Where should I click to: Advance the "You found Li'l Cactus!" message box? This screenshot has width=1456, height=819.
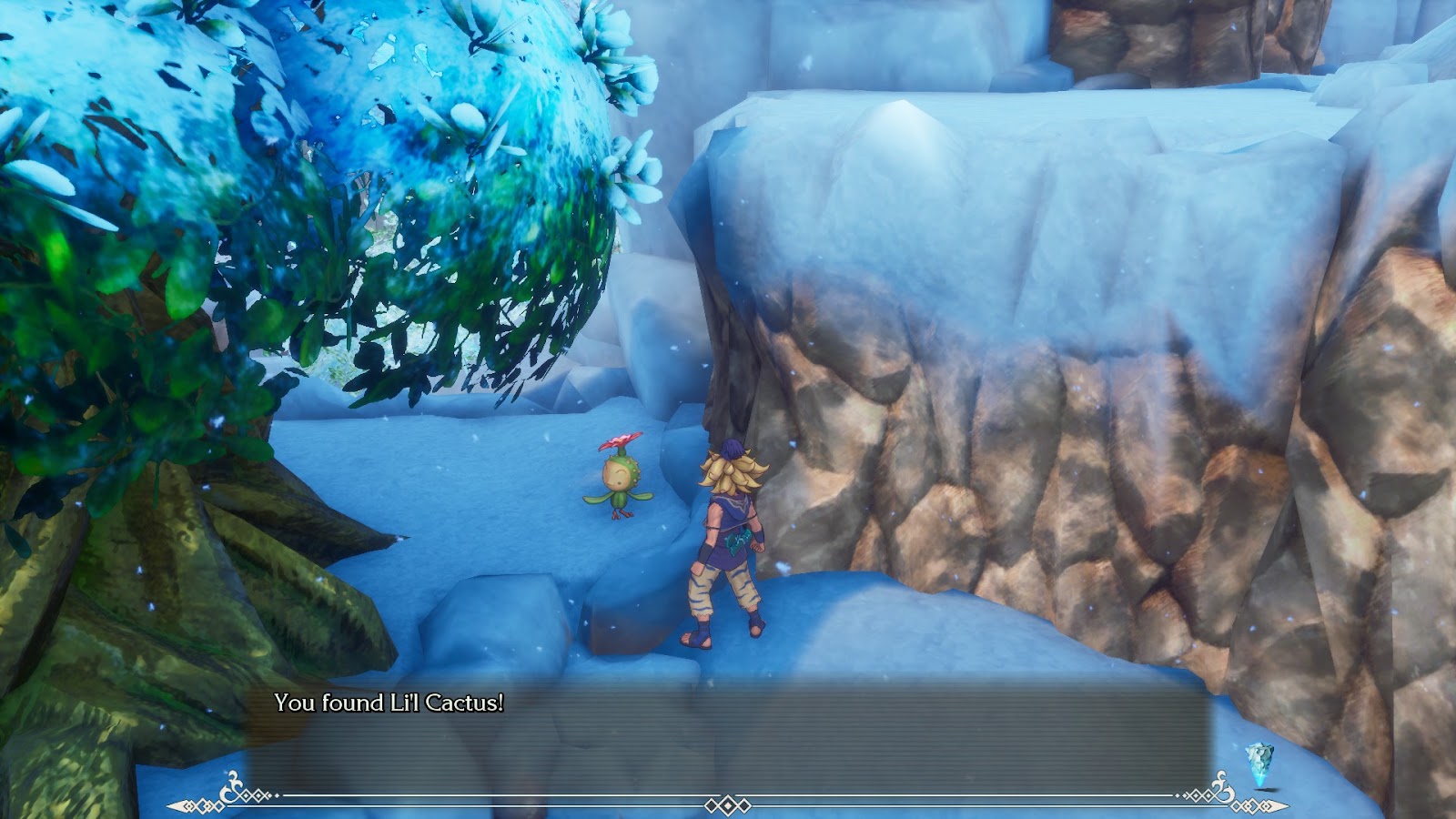[728, 737]
